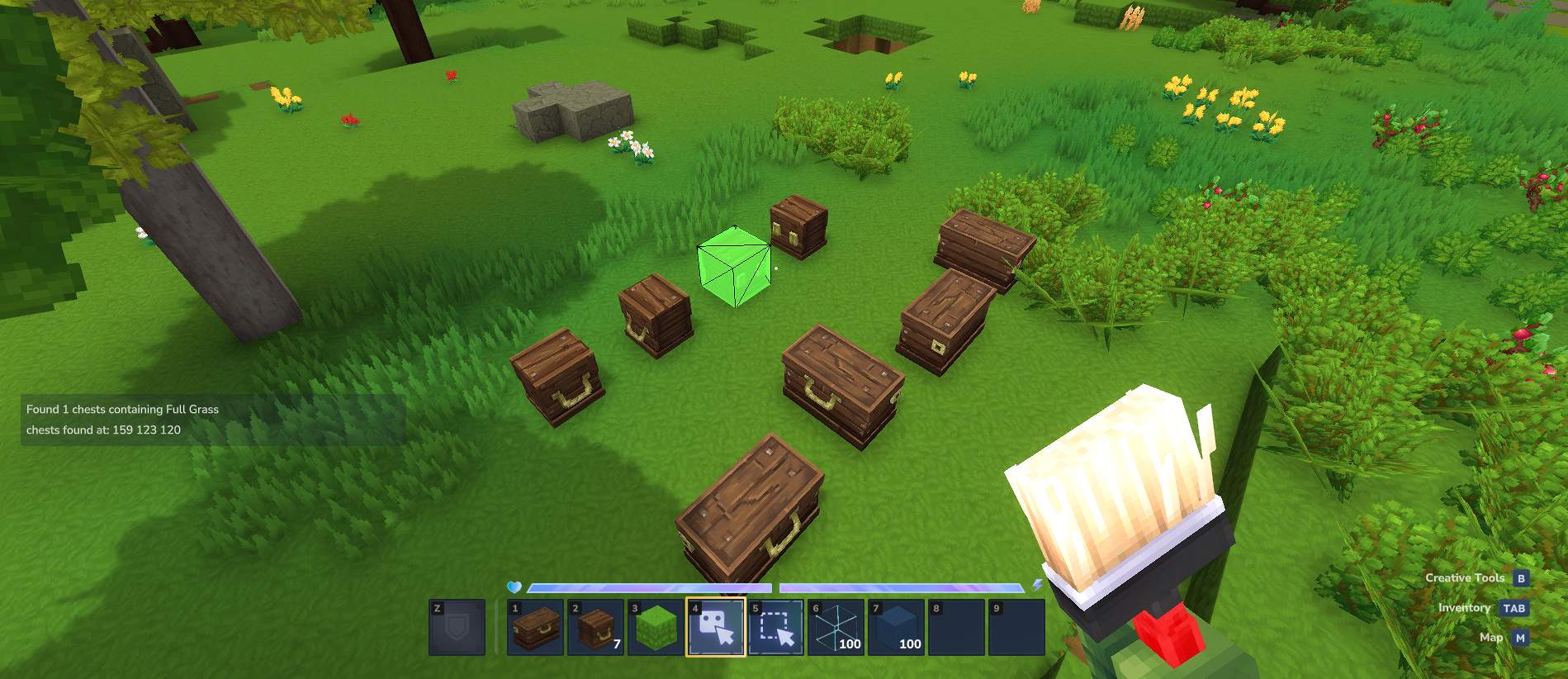1568x679 pixels.
Task: Choose the grass block in the hotbar
Action: (x=656, y=628)
